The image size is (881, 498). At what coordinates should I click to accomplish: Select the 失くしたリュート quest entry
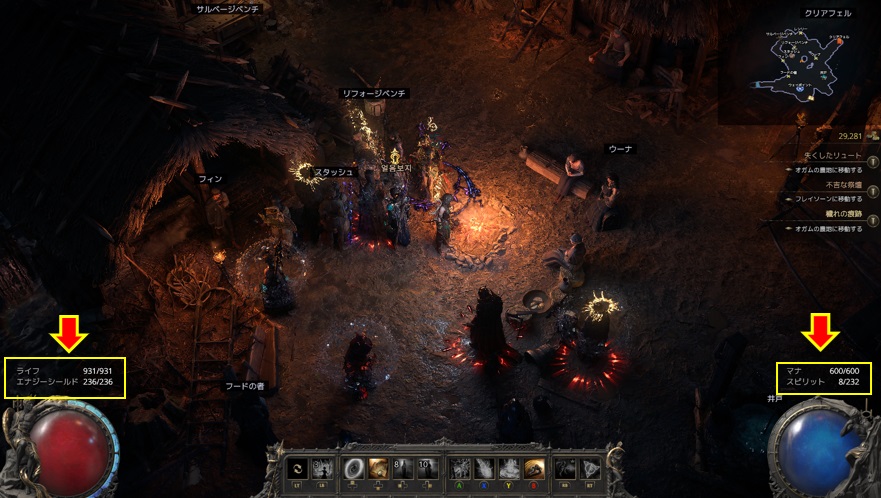[x=832, y=157]
